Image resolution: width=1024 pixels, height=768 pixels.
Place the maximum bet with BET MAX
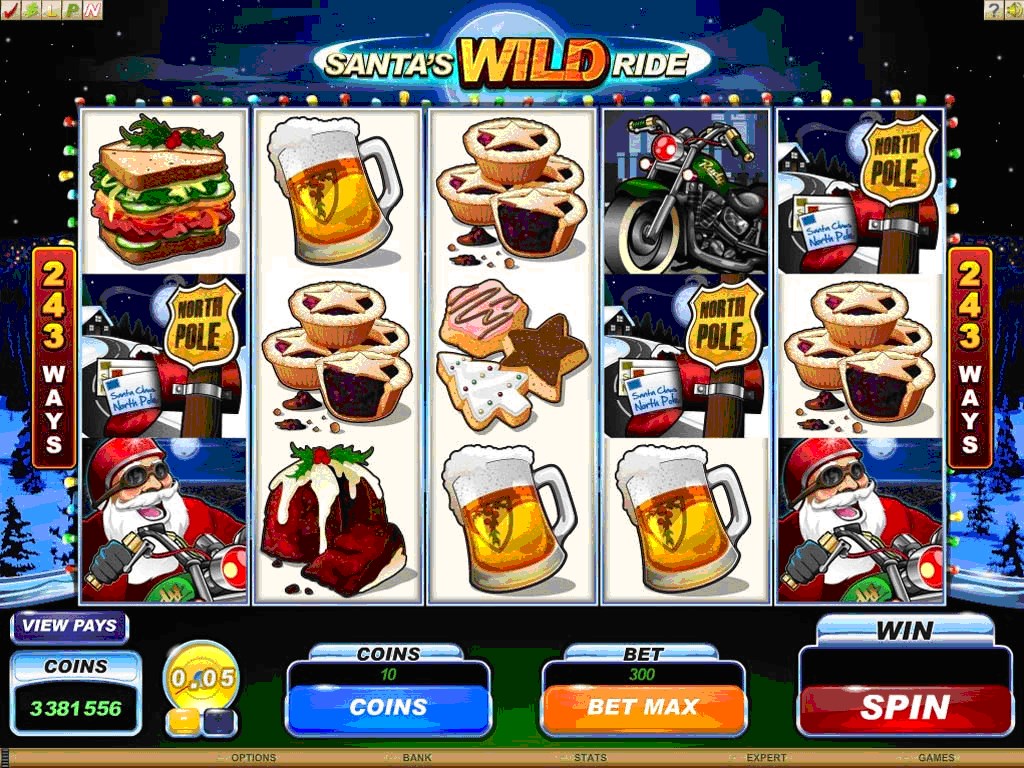pos(643,707)
